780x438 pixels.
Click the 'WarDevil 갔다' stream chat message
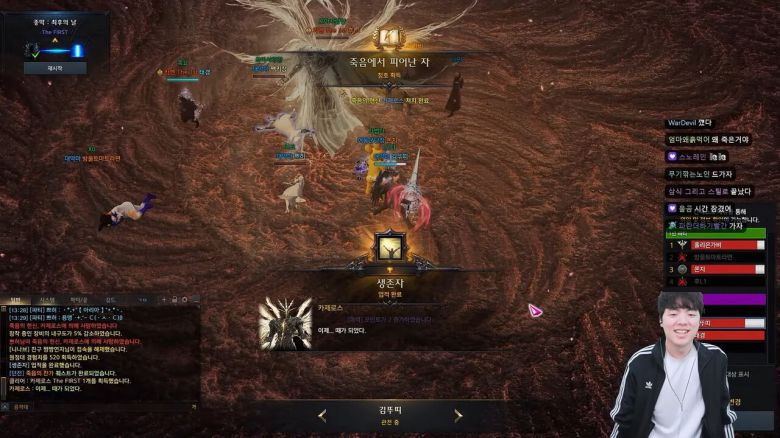pos(689,122)
